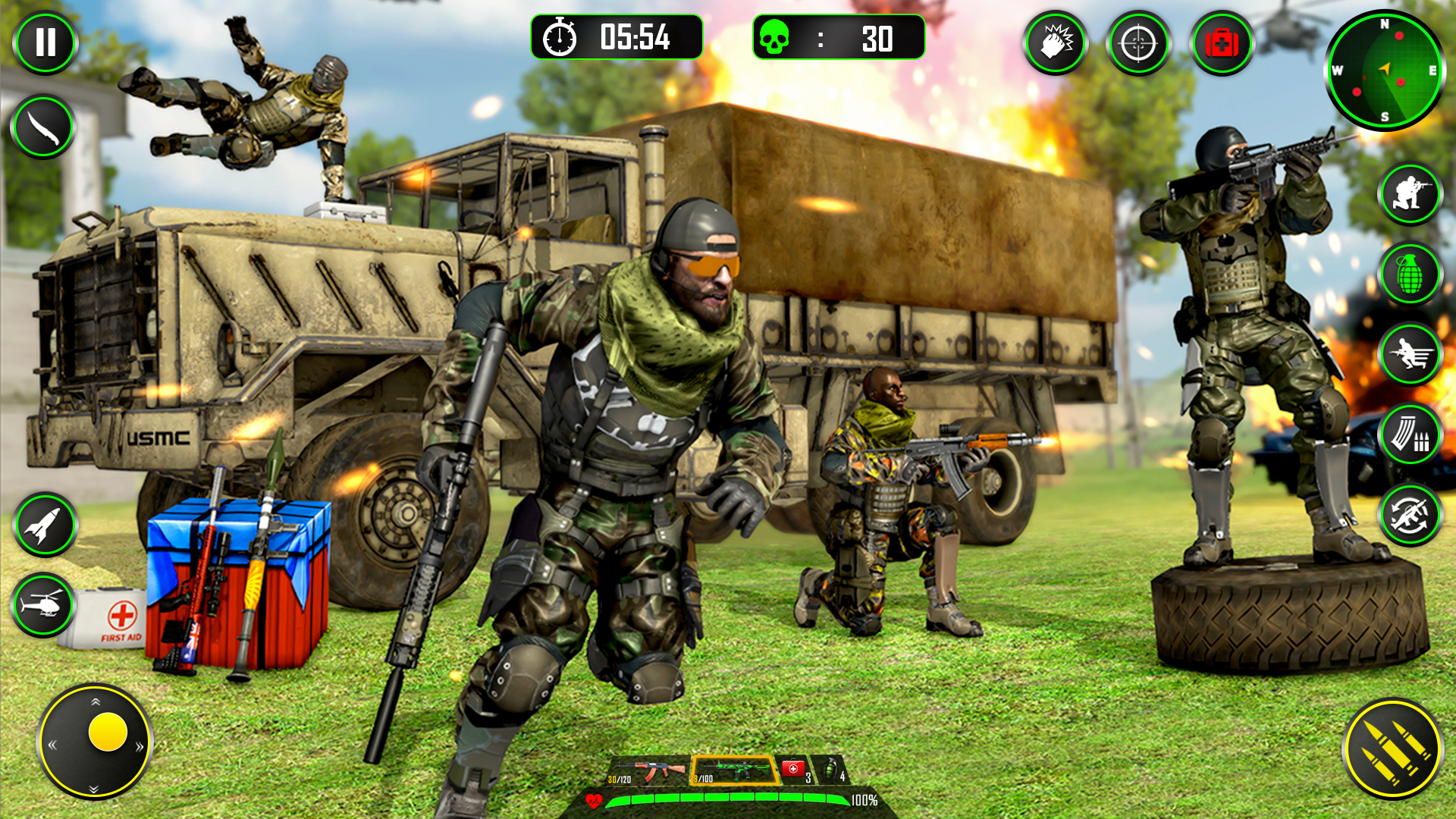This screenshot has width=1456, height=819.
Task: Check bearings on the compass radar
Action: click(x=1384, y=68)
